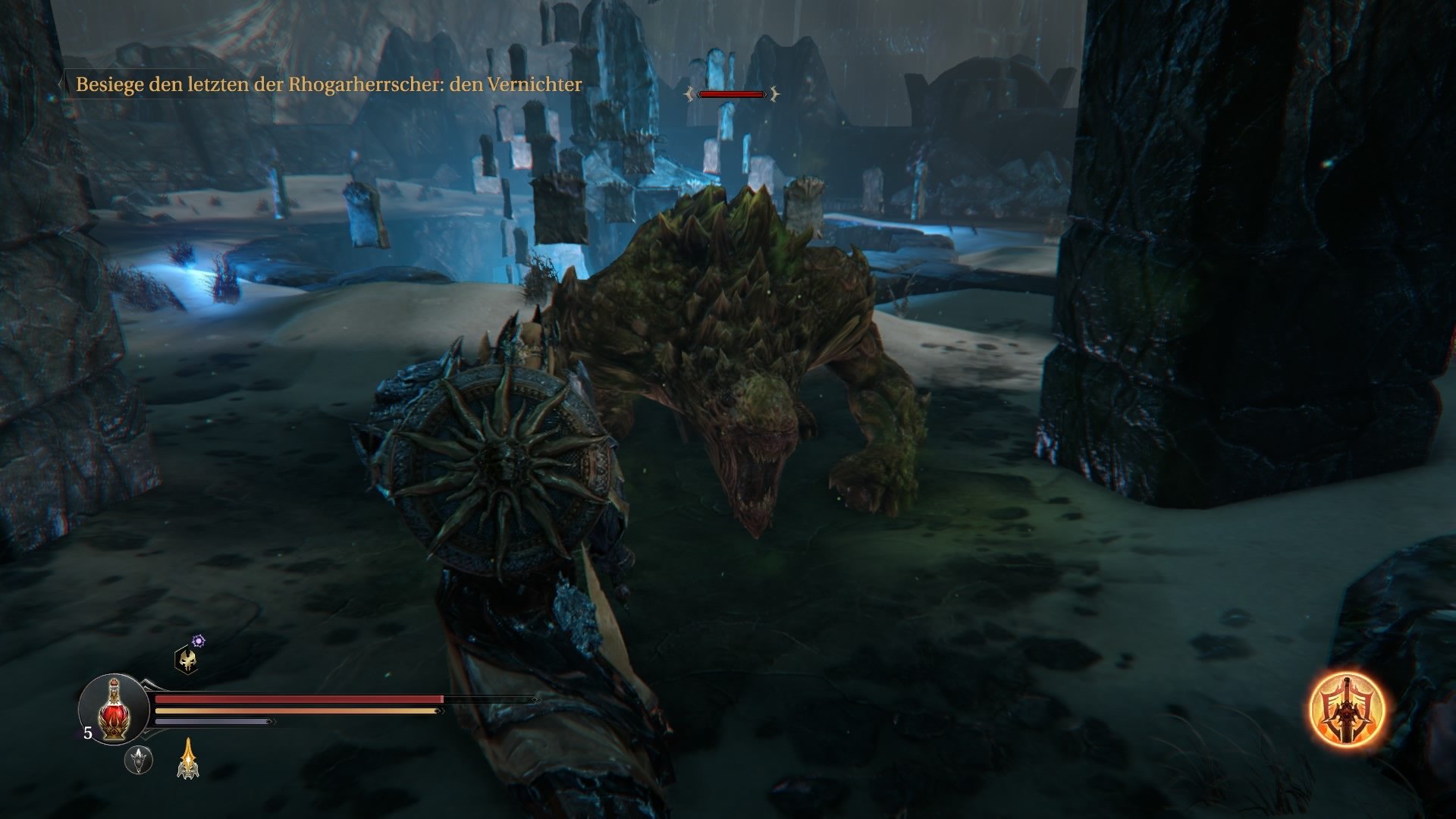Click the left arrow beside the boss health bar
Screen dimensions: 1456x819
[x=689, y=93]
